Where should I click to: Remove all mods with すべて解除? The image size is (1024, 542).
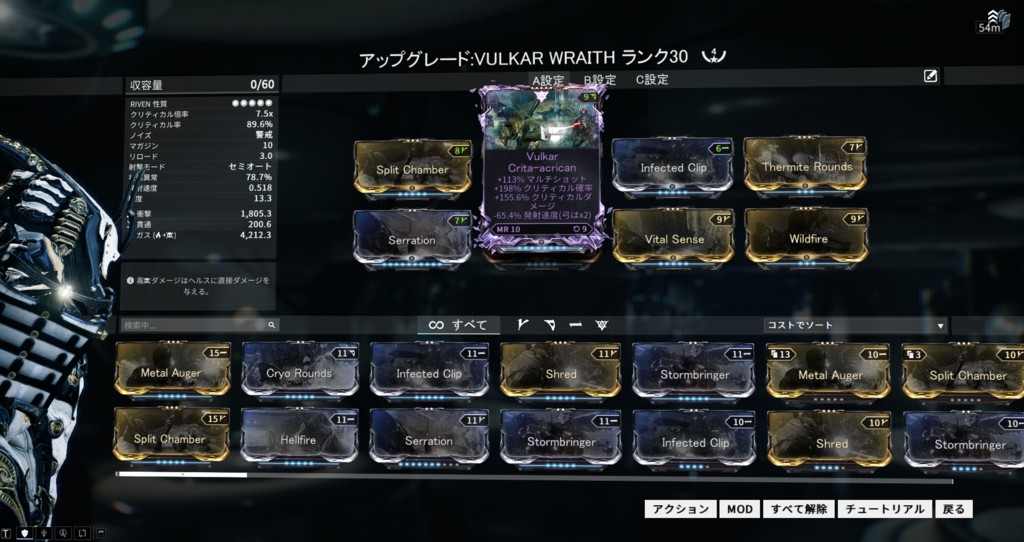[x=799, y=509]
